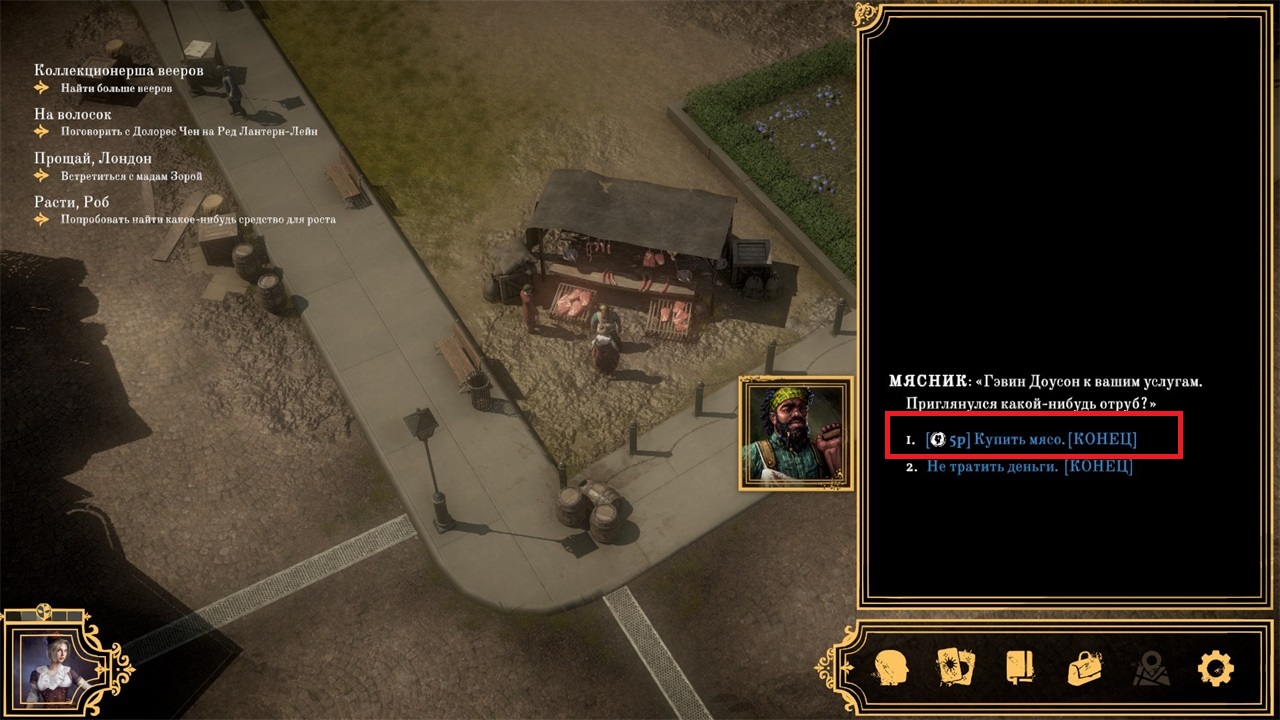The height and width of the screenshot is (720, 1280).
Task: Open the character head profile icon
Action: 890,667
